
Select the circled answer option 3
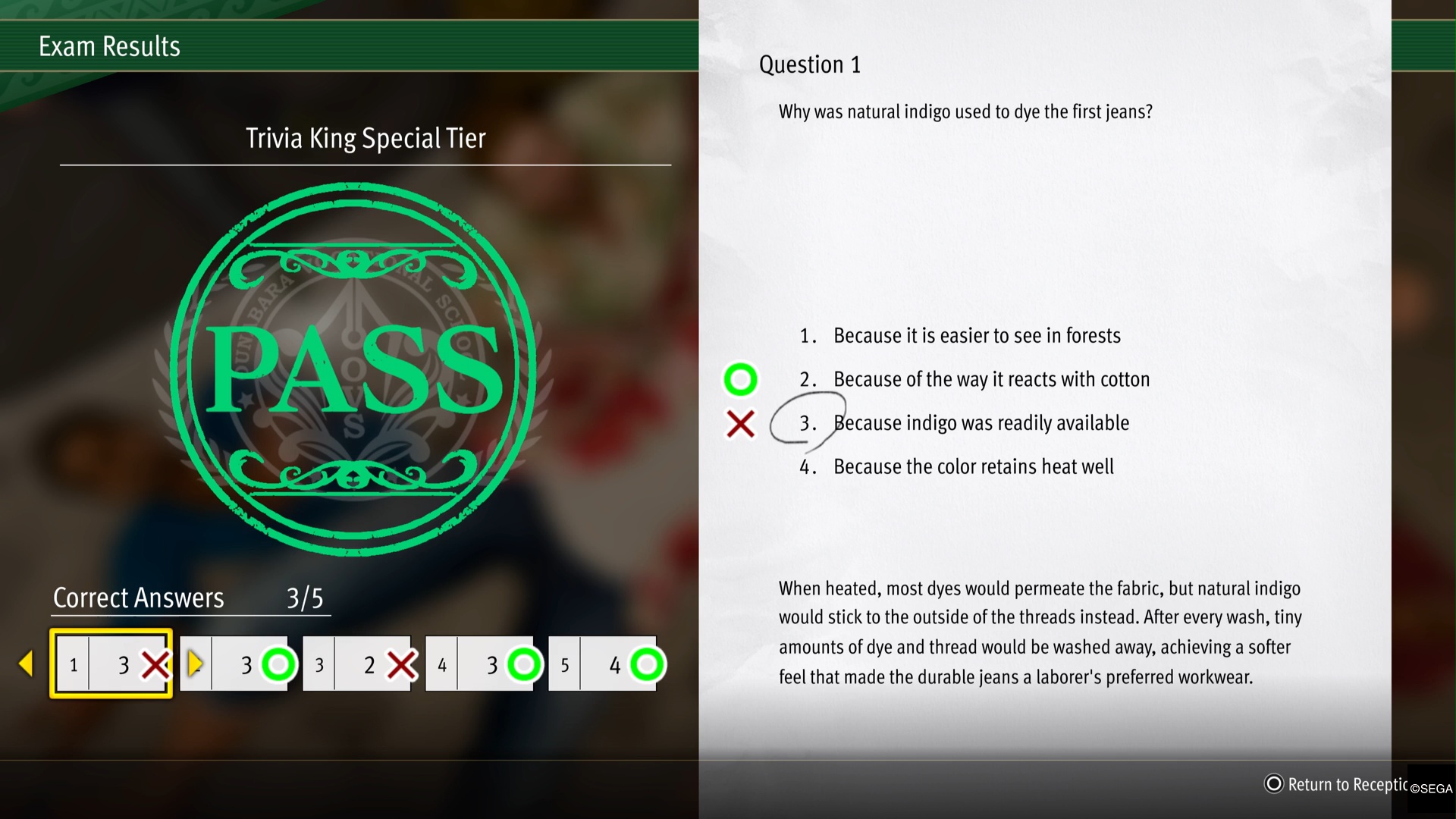[x=981, y=423]
